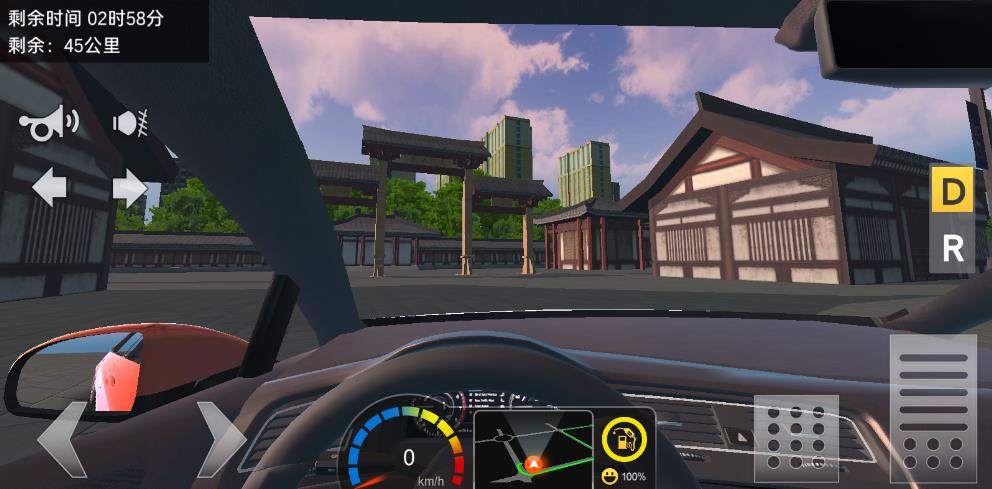The height and width of the screenshot is (489, 992).
Task: Activate the right turn signal arrow
Action: point(130,187)
